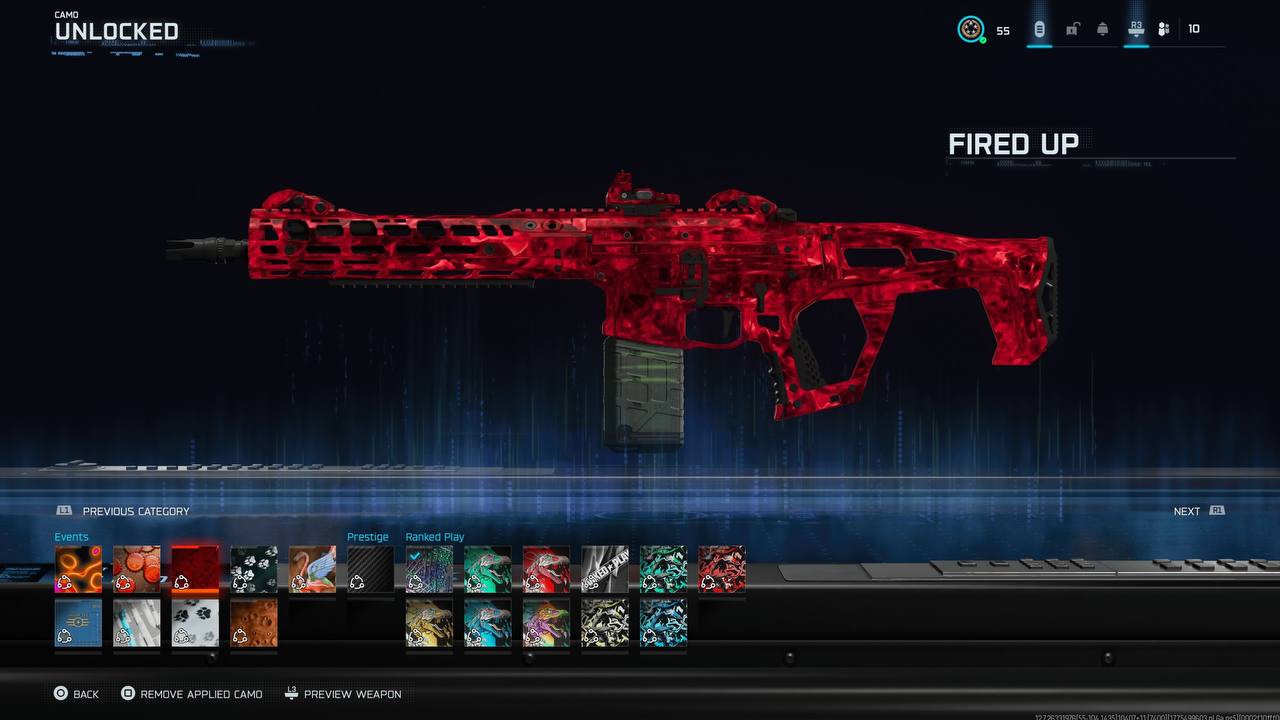Image resolution: width=1280 pixels, height=720 pixels.
Task: Choose the orange cratered surface camo
Action: click(254, 623)
